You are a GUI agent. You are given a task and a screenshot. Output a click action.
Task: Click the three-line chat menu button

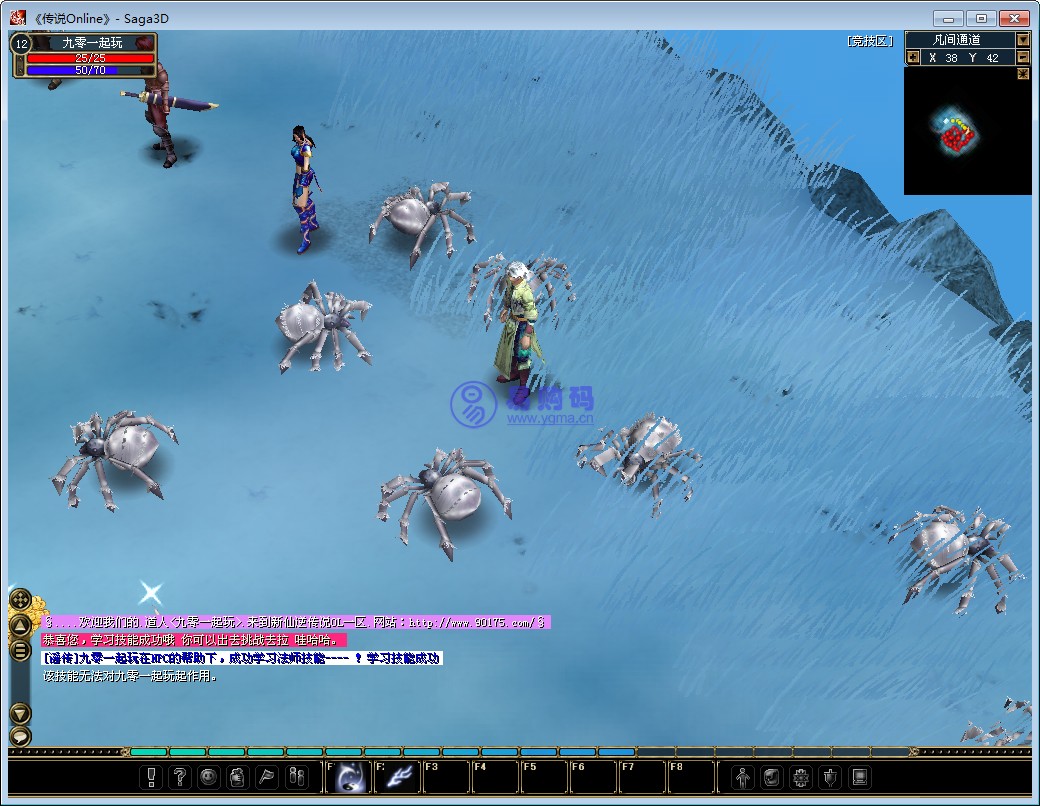click(20, 650)
